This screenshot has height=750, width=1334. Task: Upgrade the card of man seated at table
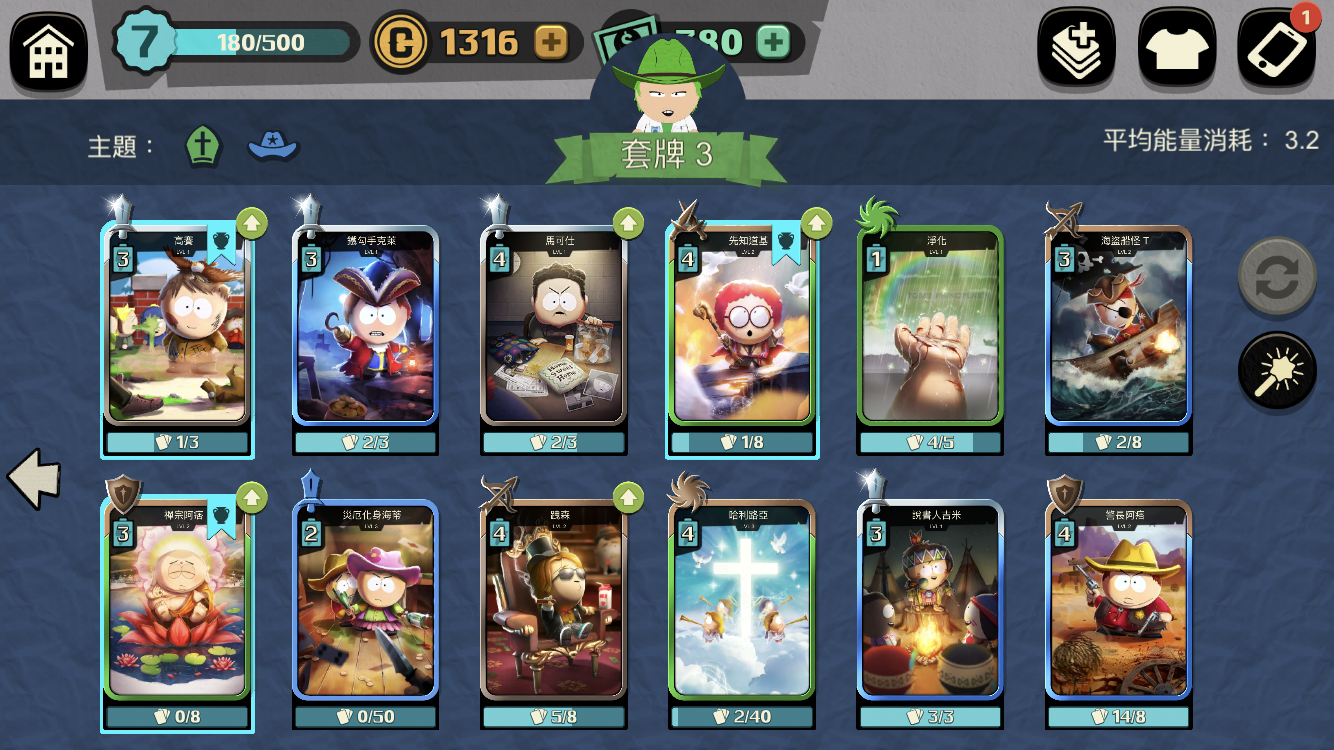pos(628,222)
